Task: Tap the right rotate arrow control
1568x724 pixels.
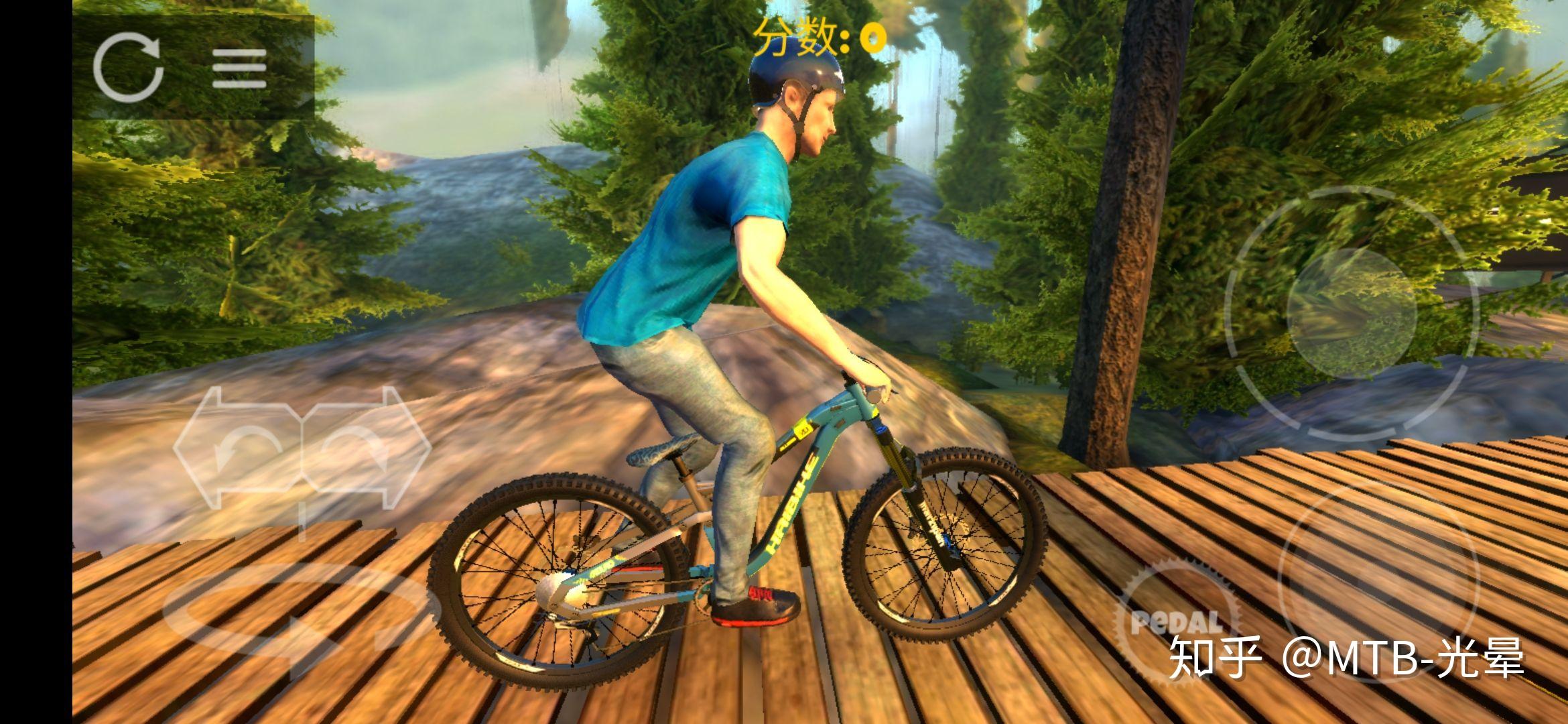Action: tap(365, 448)
